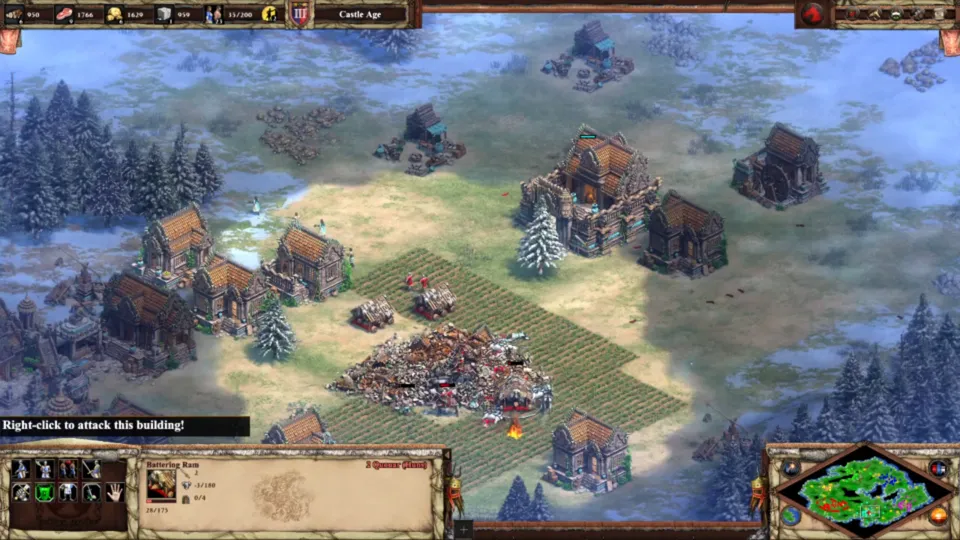The height and width of the screenshot is (540, 960).
Task: Click the red banner in the top-left corner
Action: [x=9, y=40]
